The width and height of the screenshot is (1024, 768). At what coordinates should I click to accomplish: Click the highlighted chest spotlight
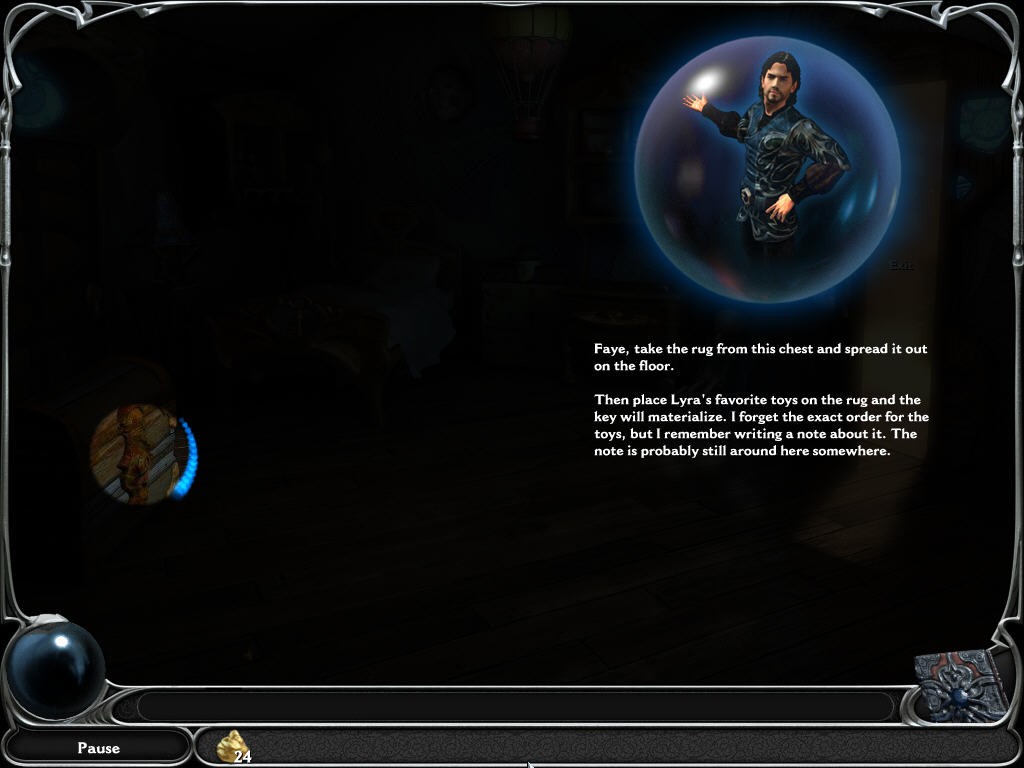(139, 454)
